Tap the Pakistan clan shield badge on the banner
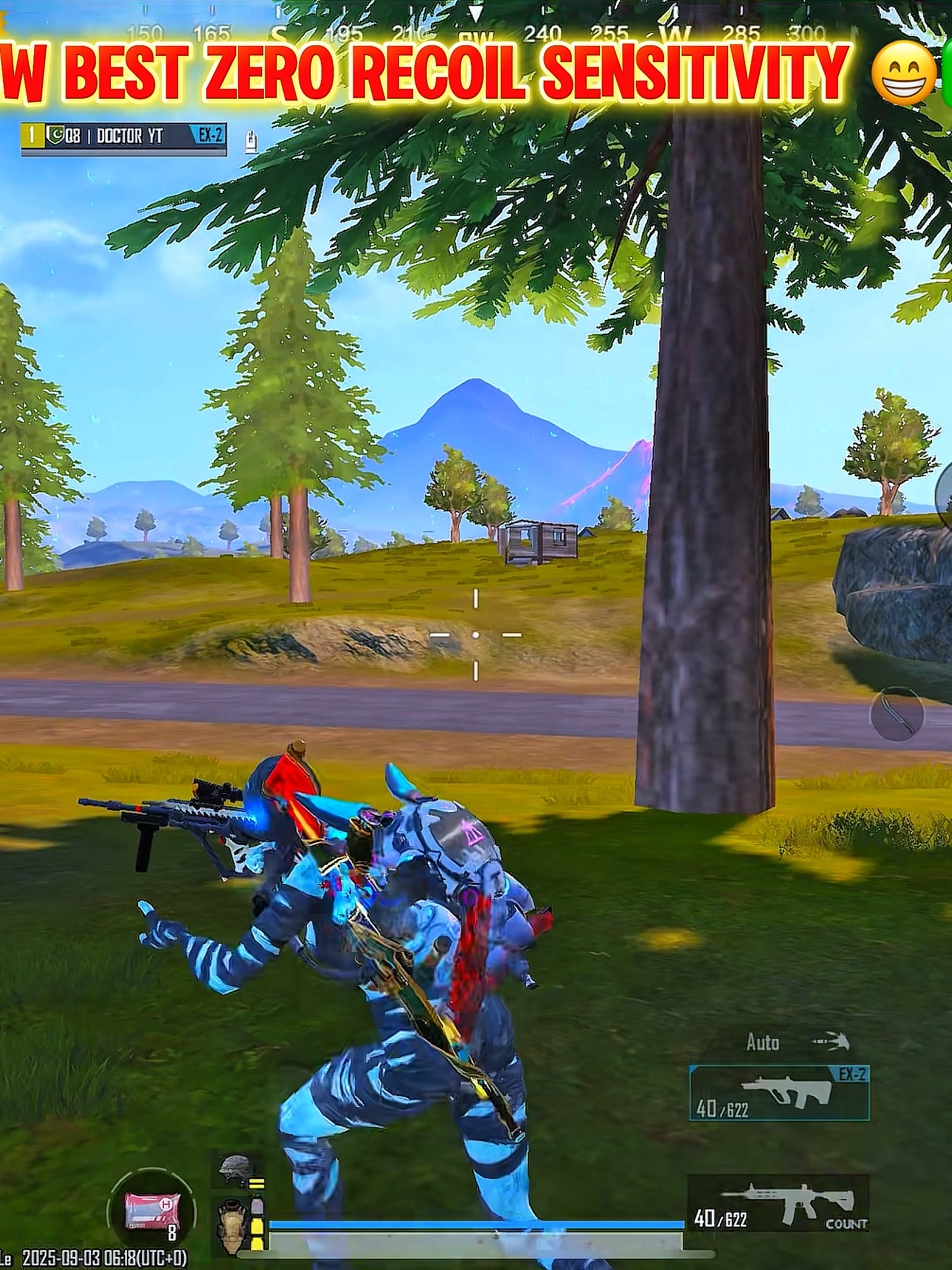 pyautogui.click(x=54, y=134)
